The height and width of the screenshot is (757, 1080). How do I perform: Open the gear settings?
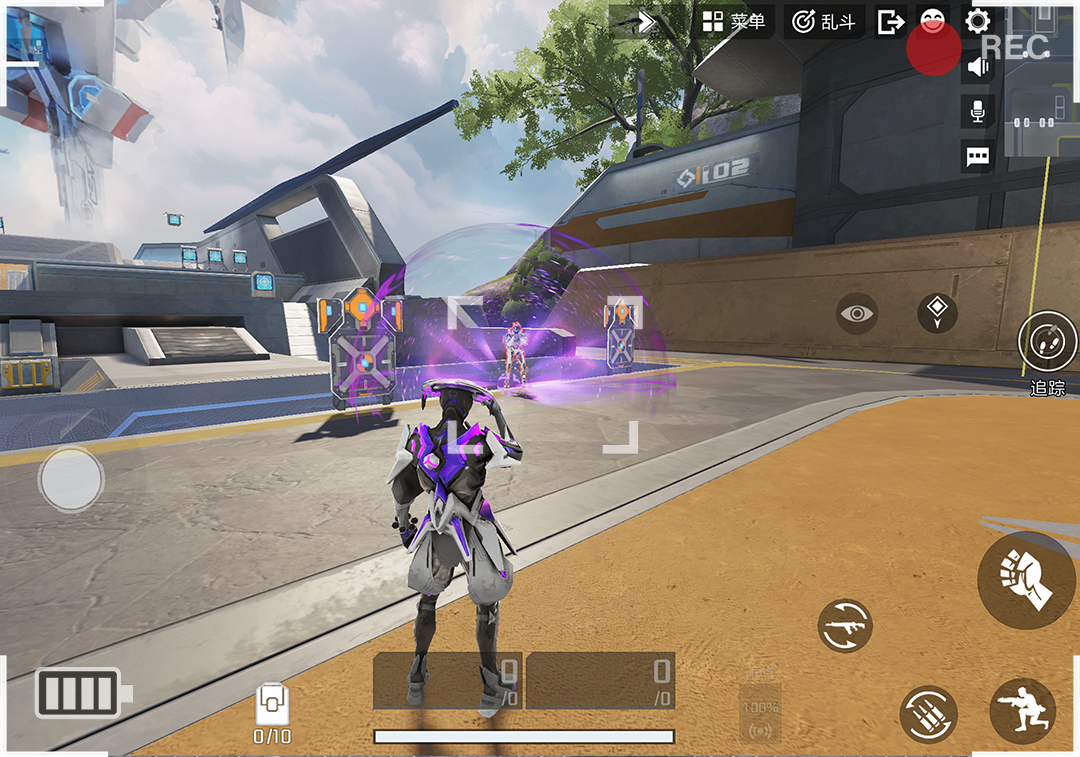(977, 21)
